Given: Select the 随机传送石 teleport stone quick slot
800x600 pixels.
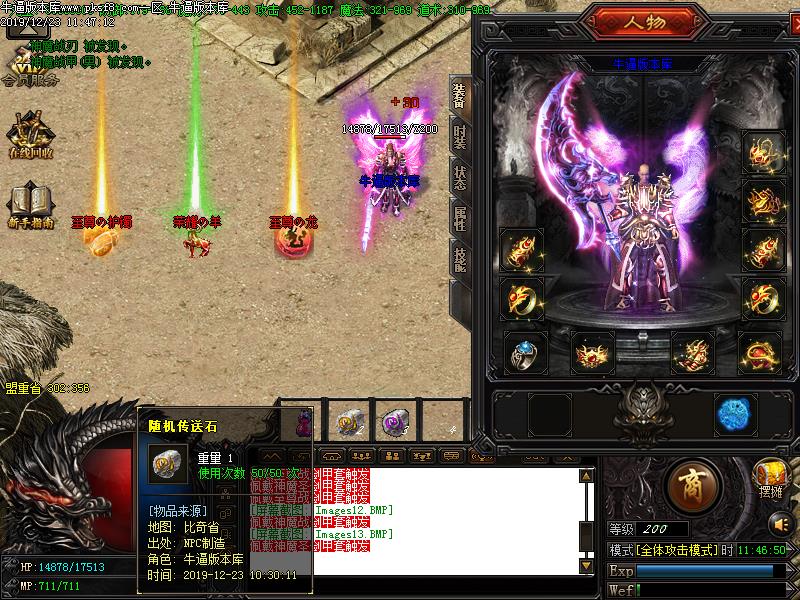Looking at the screenshot, I should pyautogui.click(x=349, y=423).
